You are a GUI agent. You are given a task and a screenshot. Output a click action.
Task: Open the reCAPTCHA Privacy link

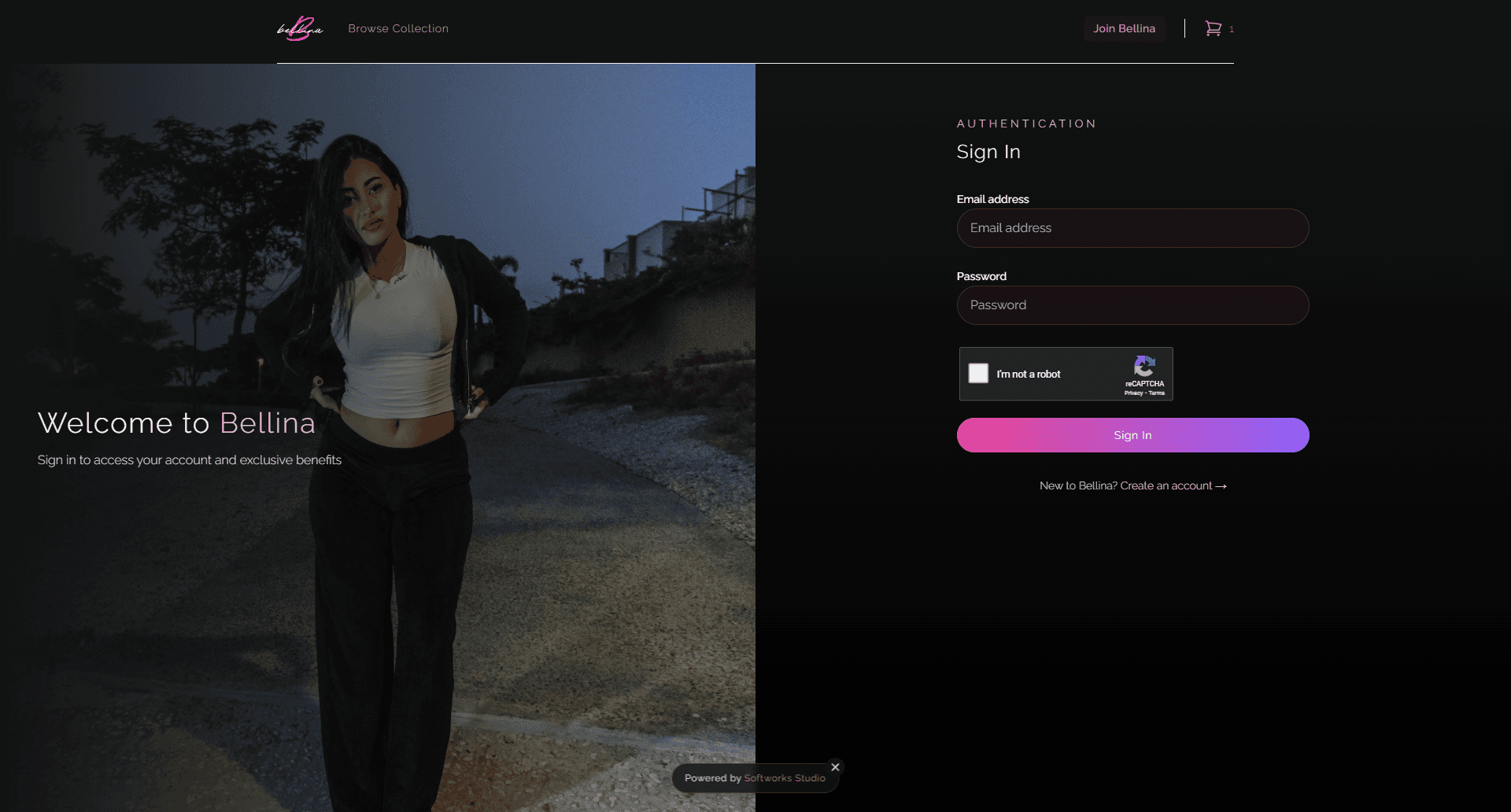tap(1132, 393)
